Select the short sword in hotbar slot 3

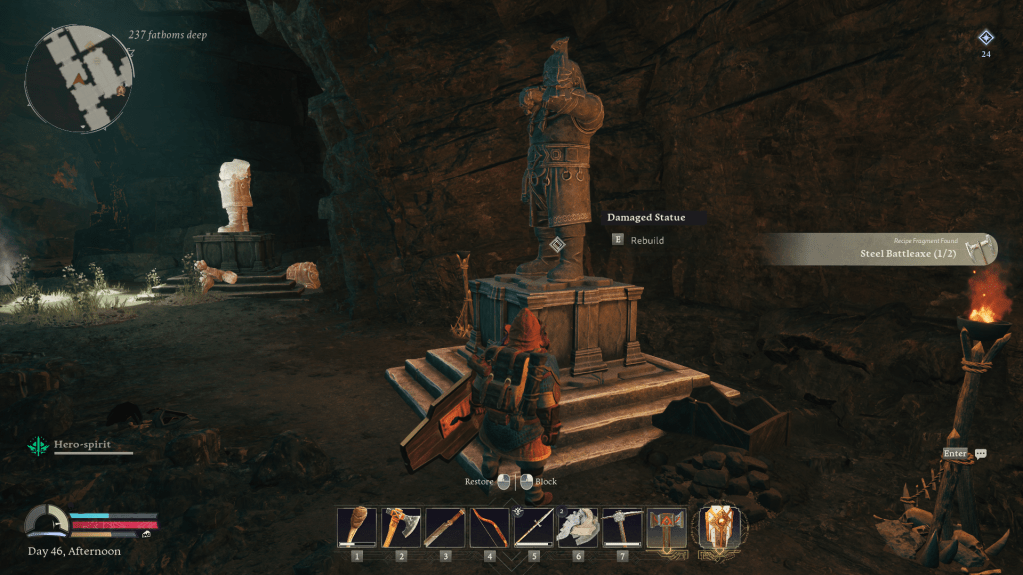(x=445, y=527)
